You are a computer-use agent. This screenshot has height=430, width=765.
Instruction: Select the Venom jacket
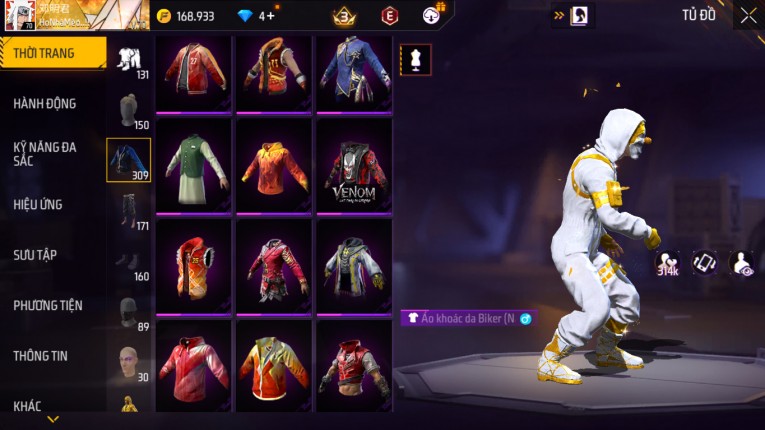coord(354,164)
